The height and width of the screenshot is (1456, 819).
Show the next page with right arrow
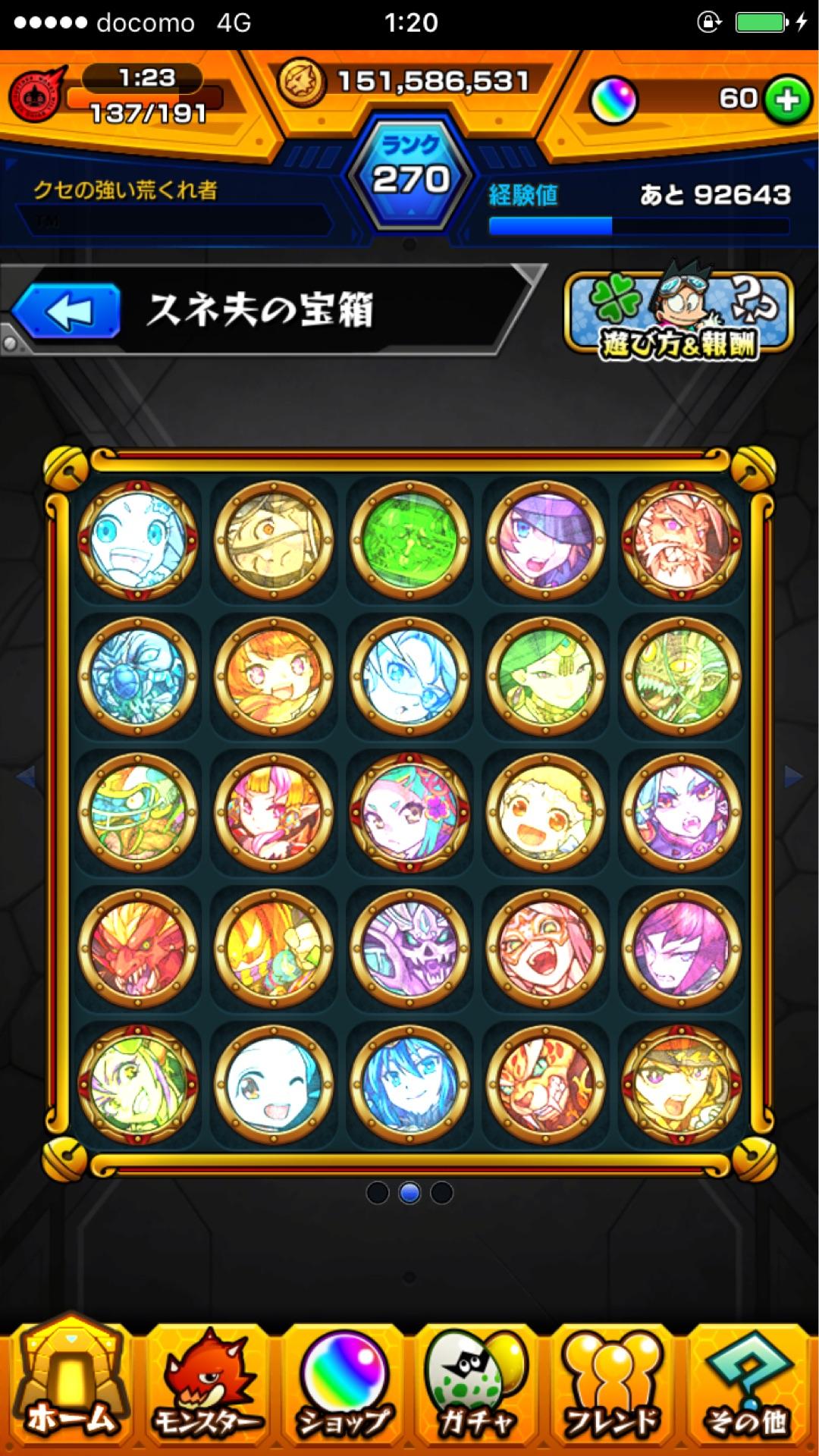coord(794,777)
